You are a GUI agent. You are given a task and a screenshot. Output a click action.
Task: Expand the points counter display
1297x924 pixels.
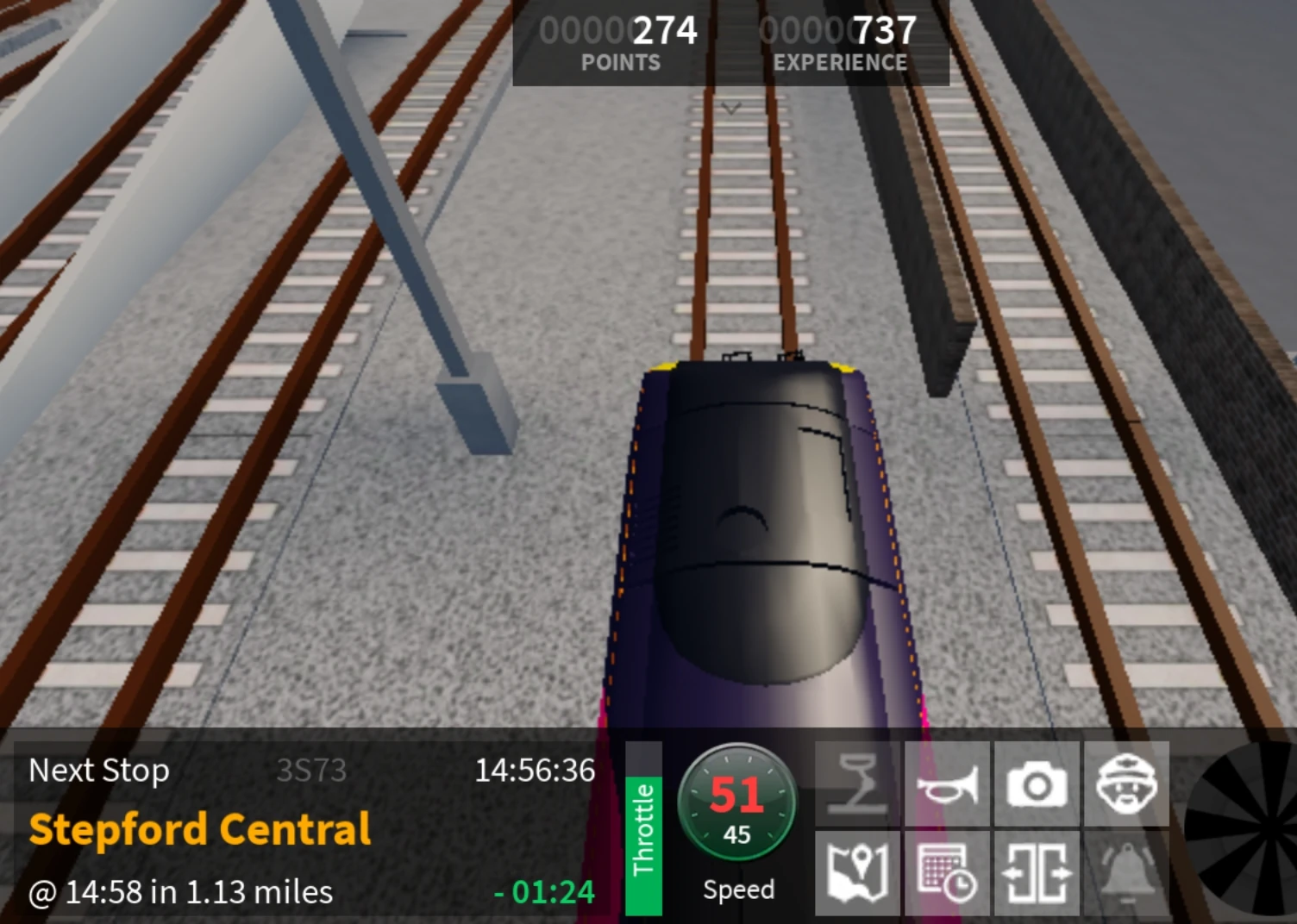tap(618, 30)
